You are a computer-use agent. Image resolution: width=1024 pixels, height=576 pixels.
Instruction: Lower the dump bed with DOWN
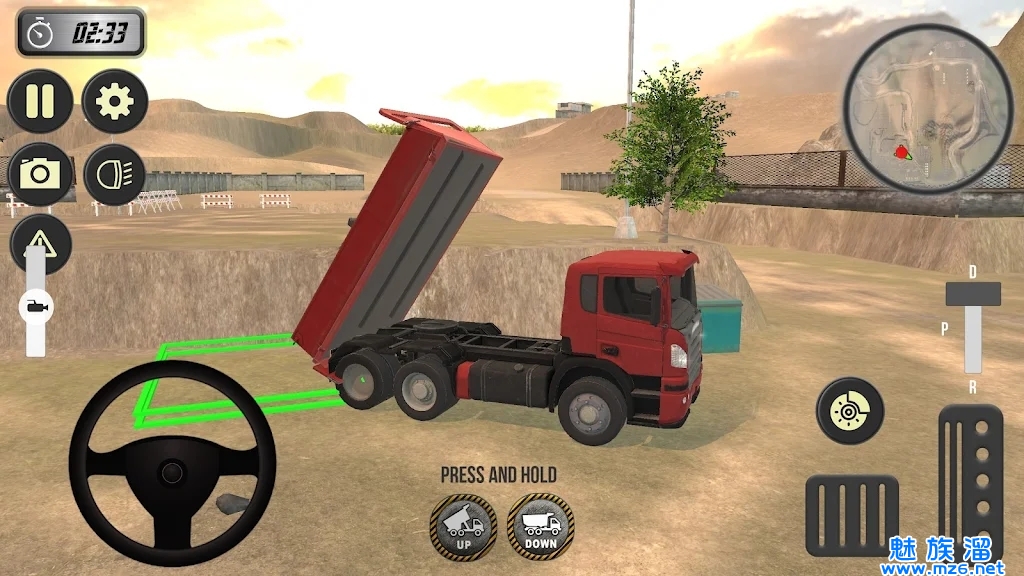point(540,526)
